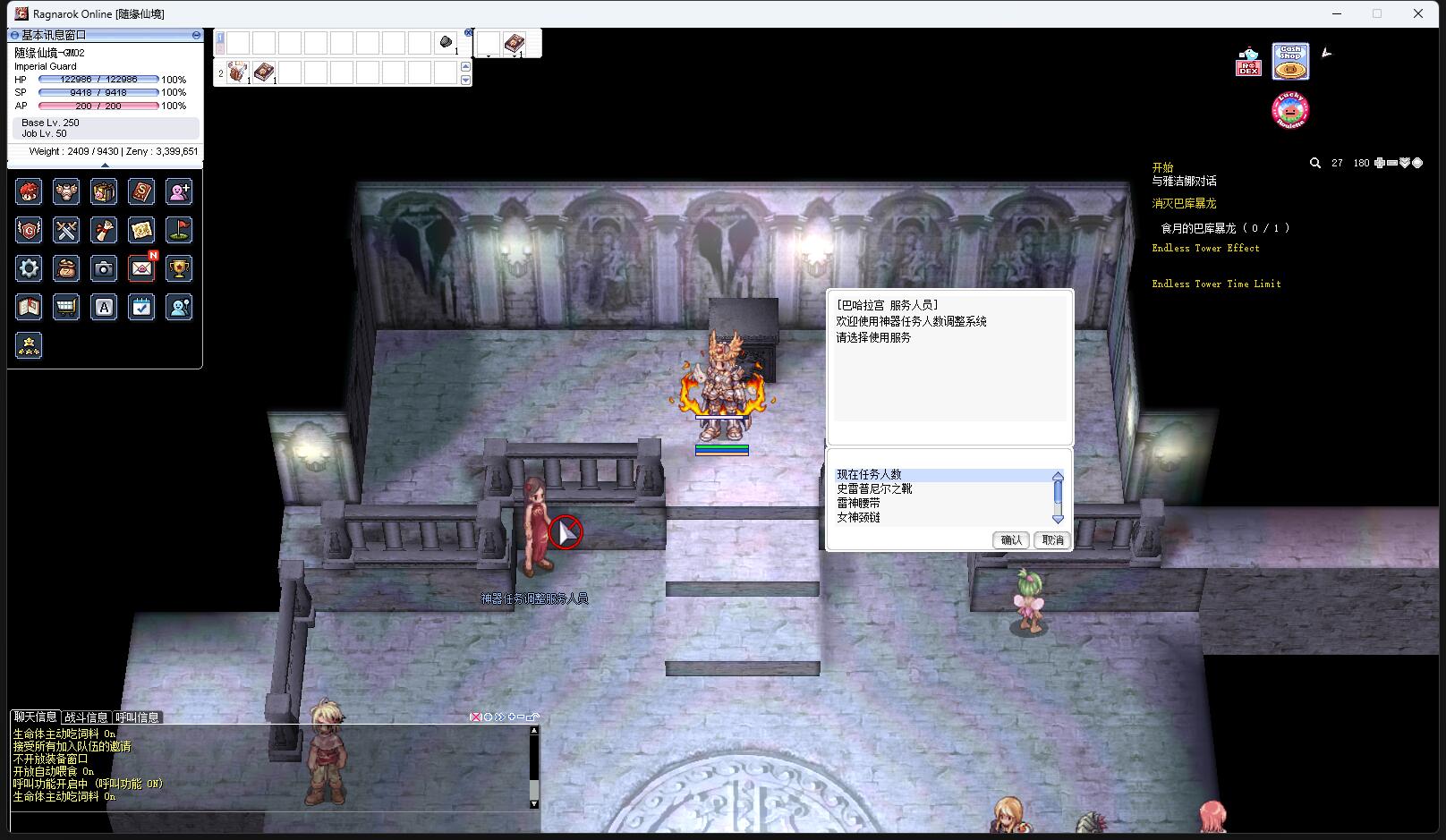Close the Ragnarok Online window
Viewport: 1446px width, 840px height.
coord(1418,13)
